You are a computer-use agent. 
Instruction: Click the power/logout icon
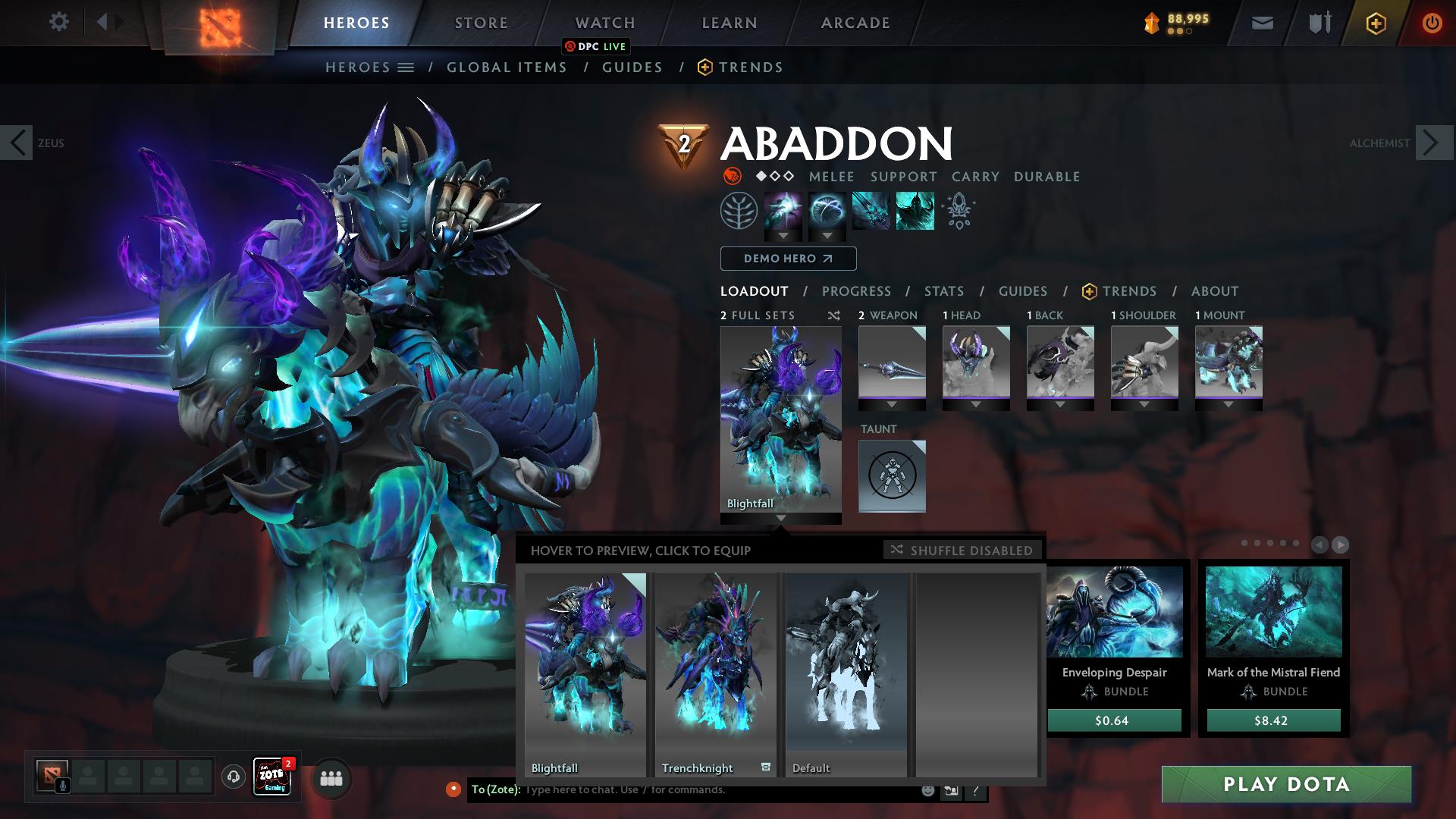point(1431,23)
